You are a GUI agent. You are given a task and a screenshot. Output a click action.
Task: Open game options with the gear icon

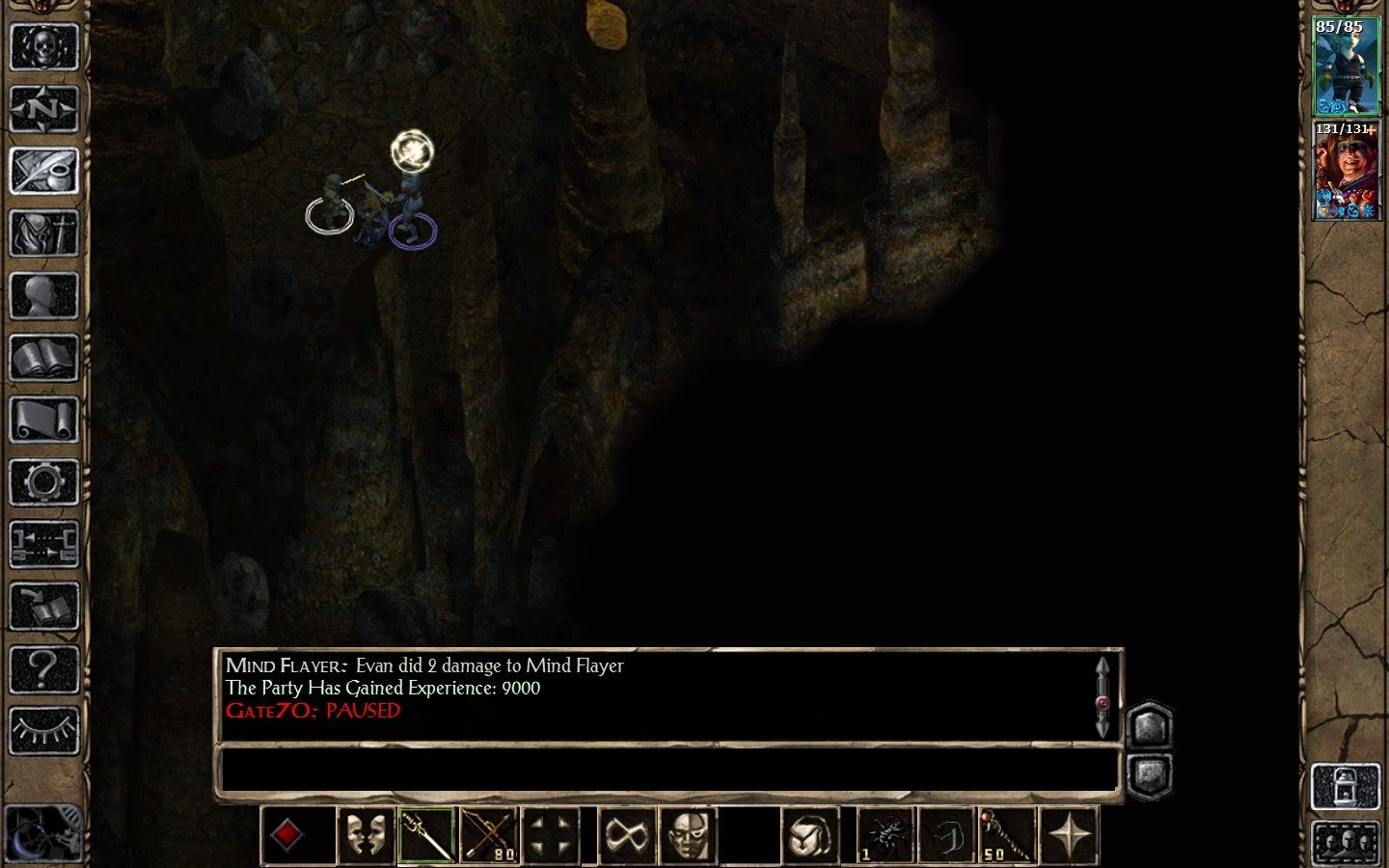click(45, 482)
